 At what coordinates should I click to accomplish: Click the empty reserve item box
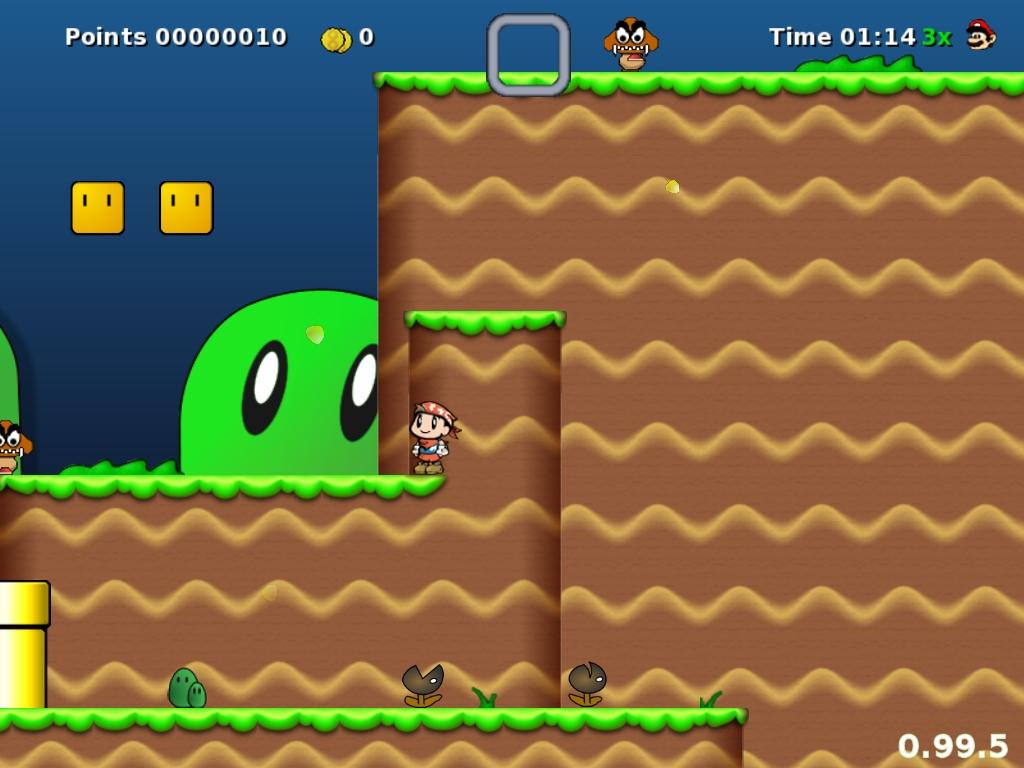click(x=528, y=55)
